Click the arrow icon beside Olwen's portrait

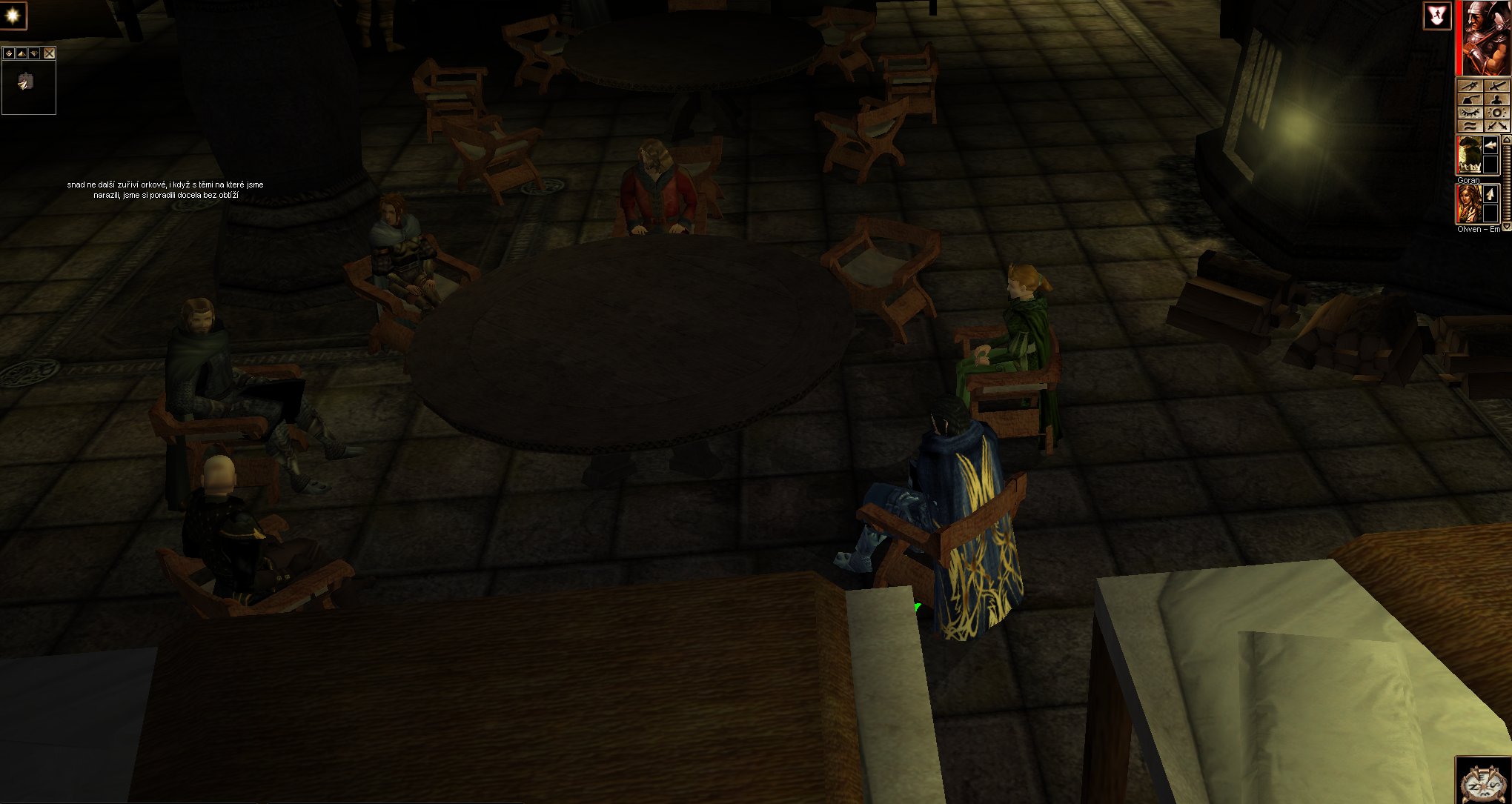tap(1491, 194)
